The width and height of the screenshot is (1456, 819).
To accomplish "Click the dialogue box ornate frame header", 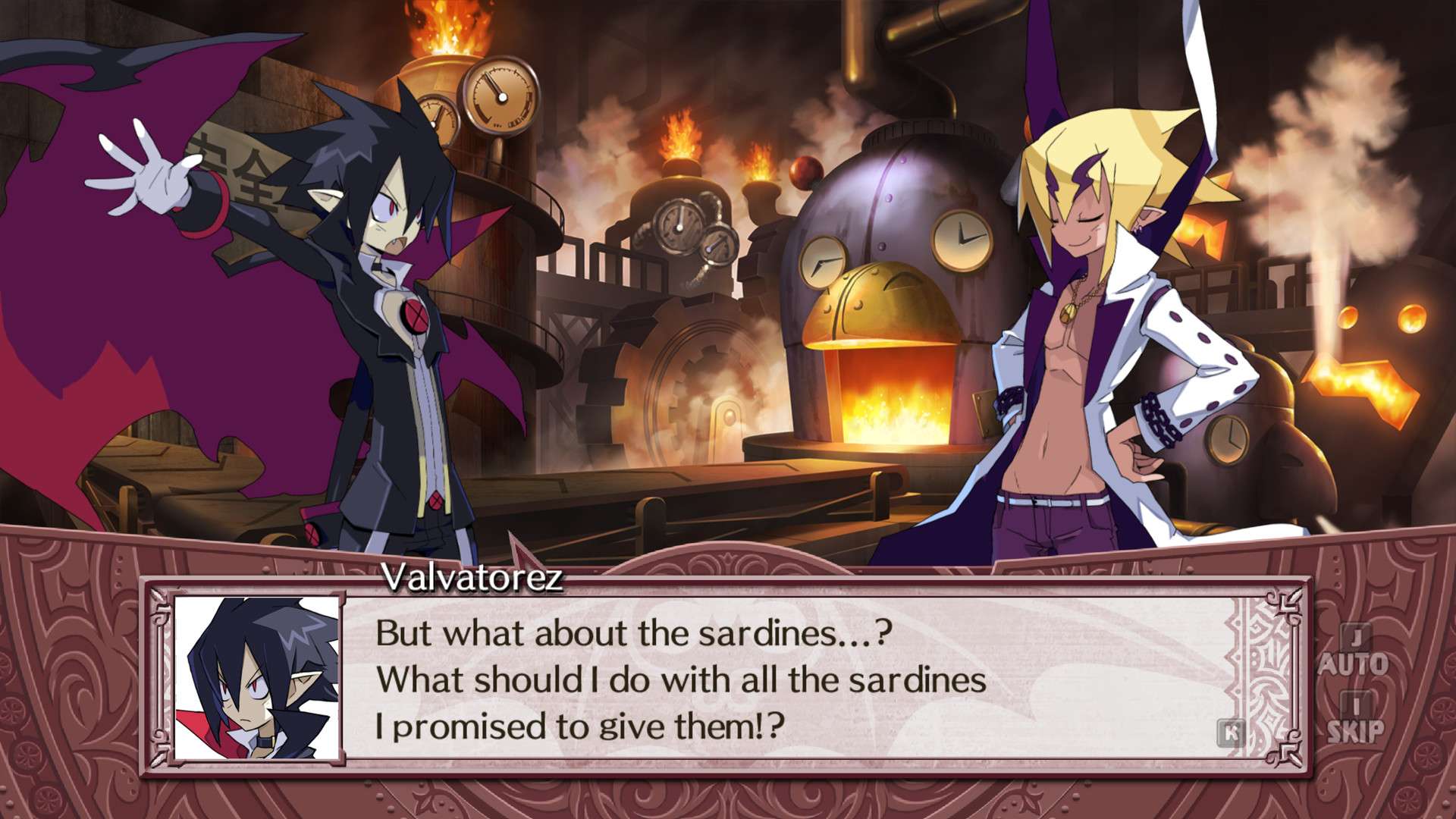I will pos(728,565).
